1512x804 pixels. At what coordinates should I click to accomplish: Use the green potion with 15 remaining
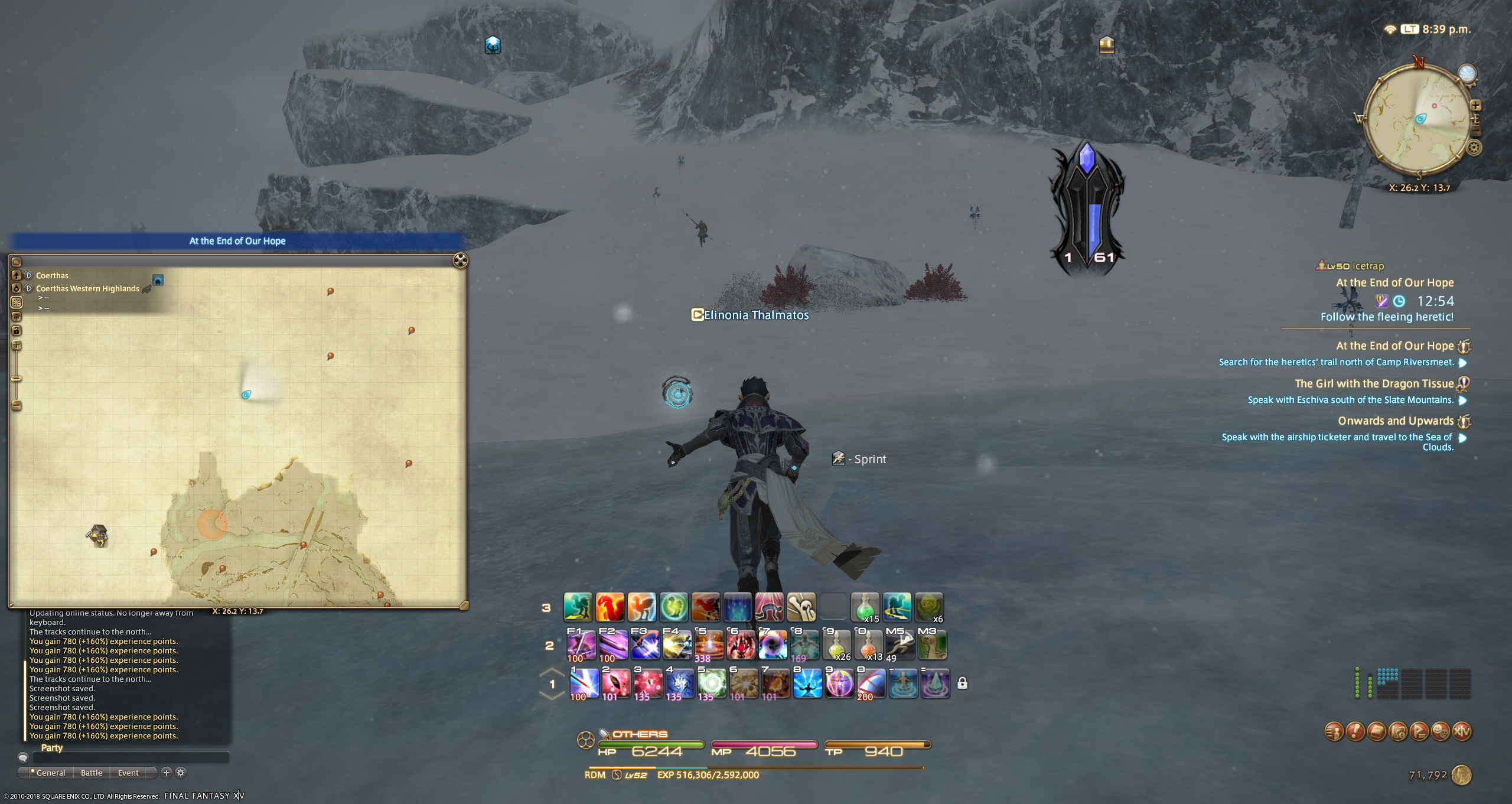pyautogui.click(x=865, y=607)
